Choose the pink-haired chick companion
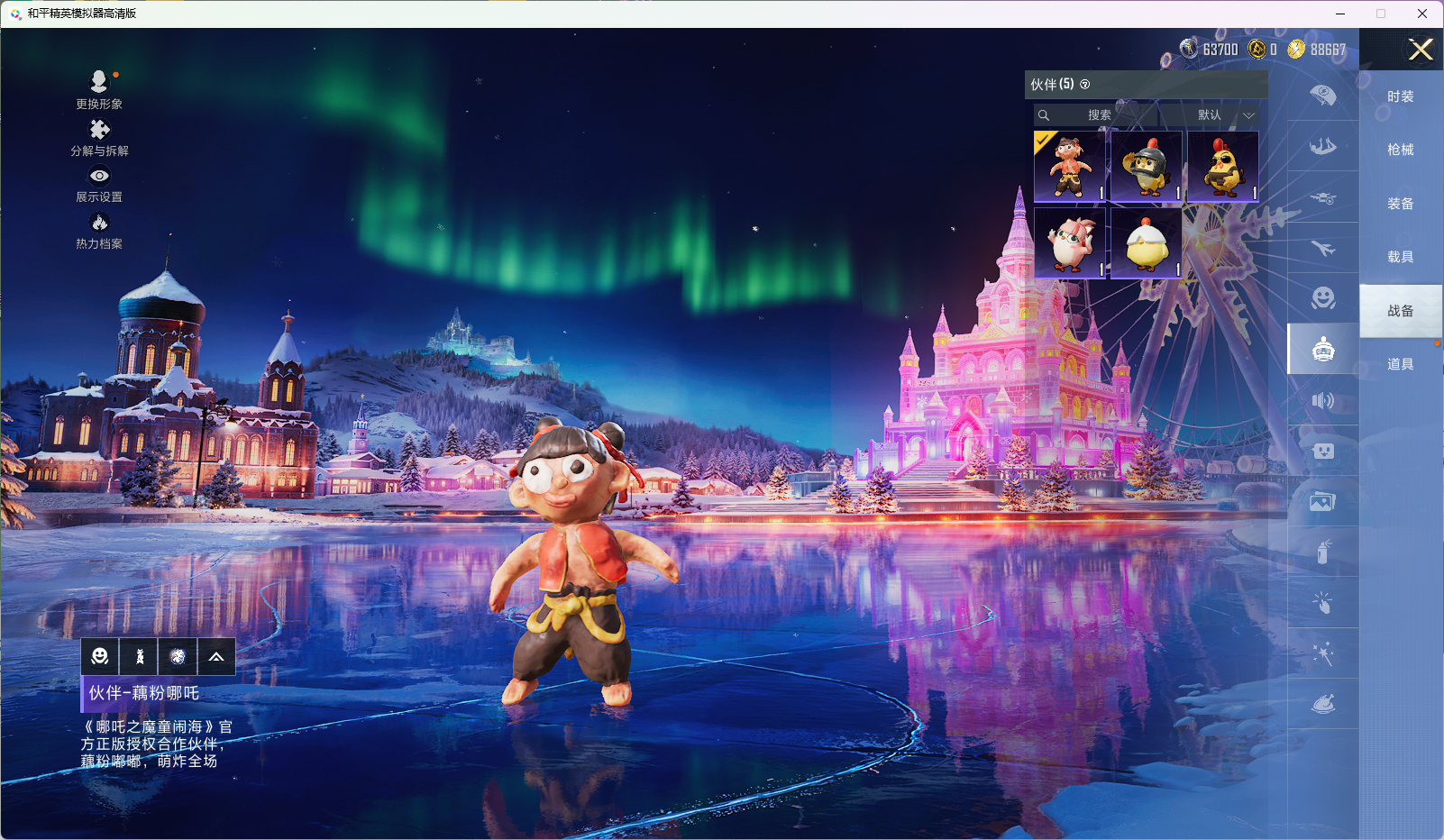 [x=1070, y=243]
